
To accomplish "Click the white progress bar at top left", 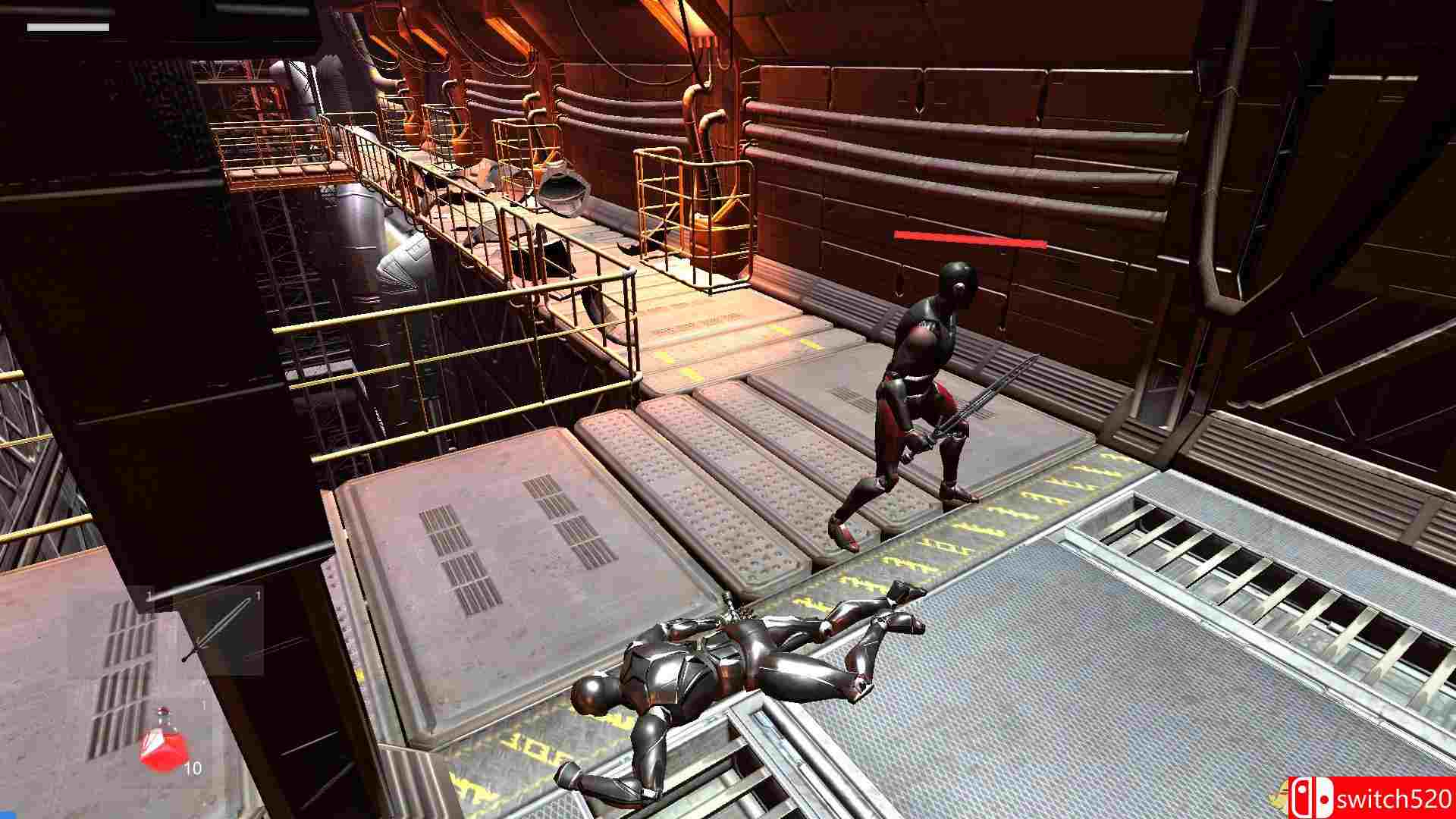I will (68, 27).
